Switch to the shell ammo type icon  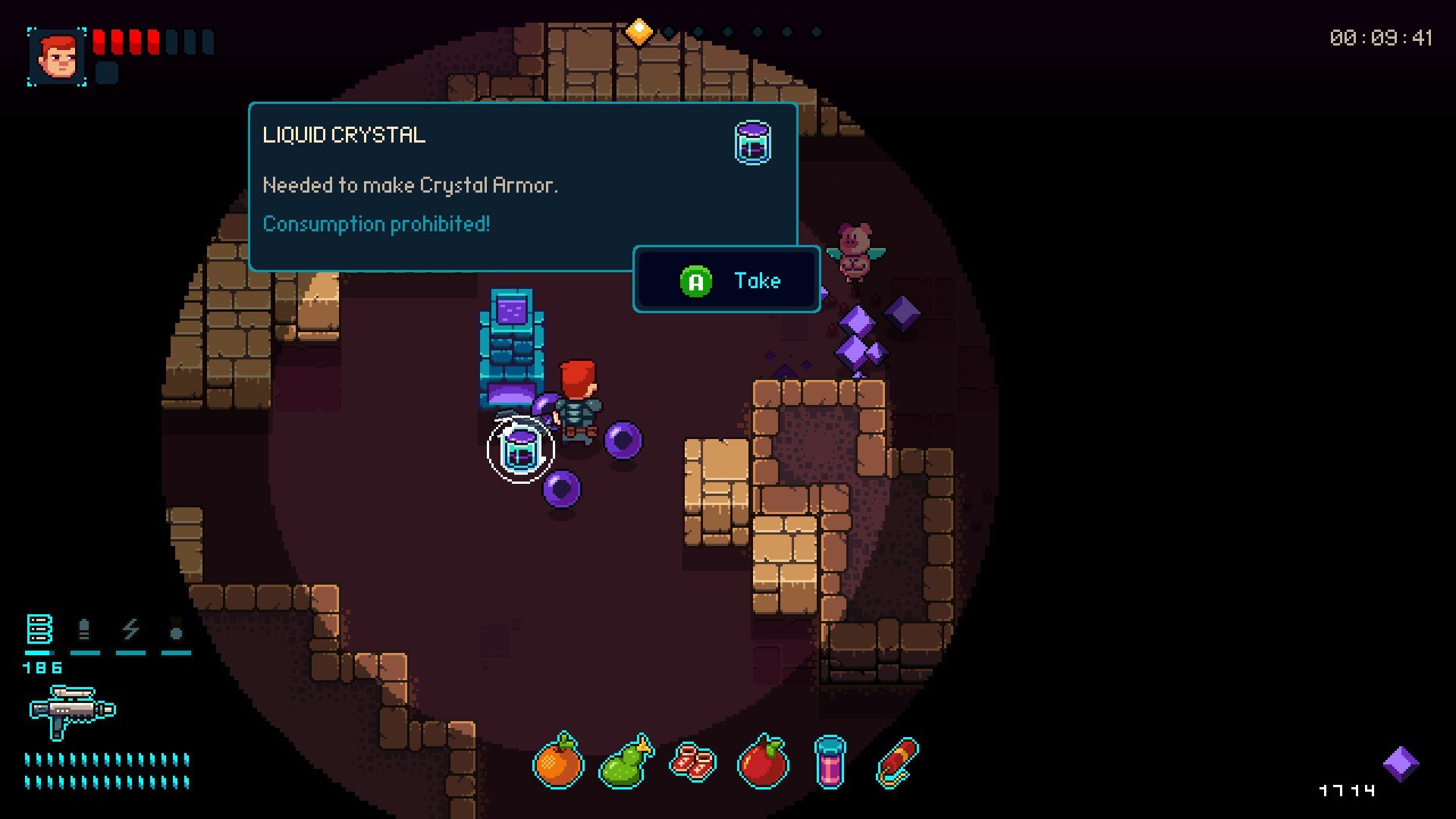coord(84,629)
